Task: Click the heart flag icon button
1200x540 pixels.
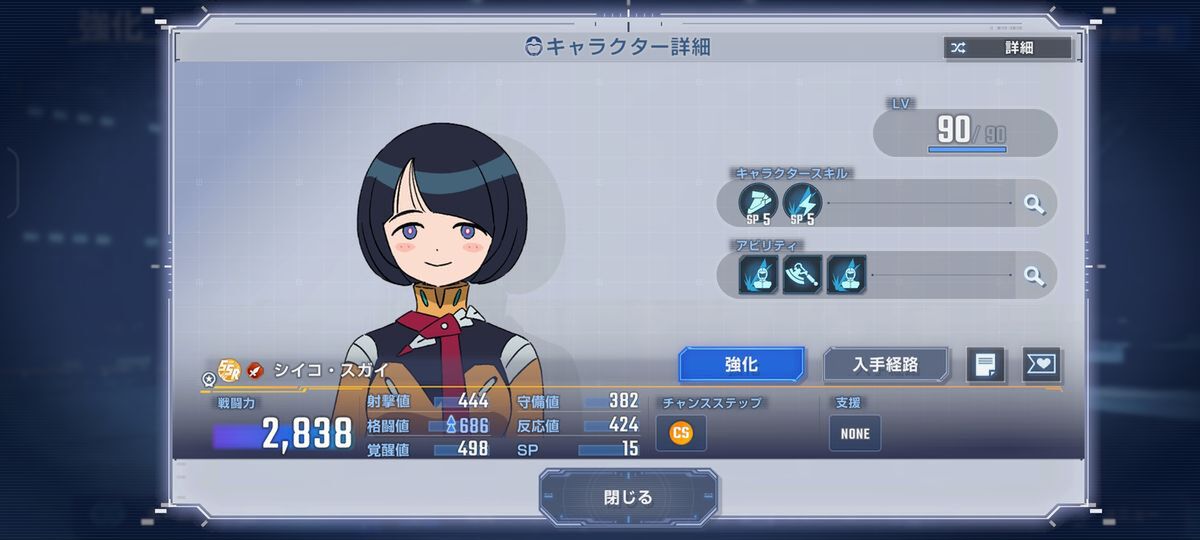Action: pos(1041,365)
